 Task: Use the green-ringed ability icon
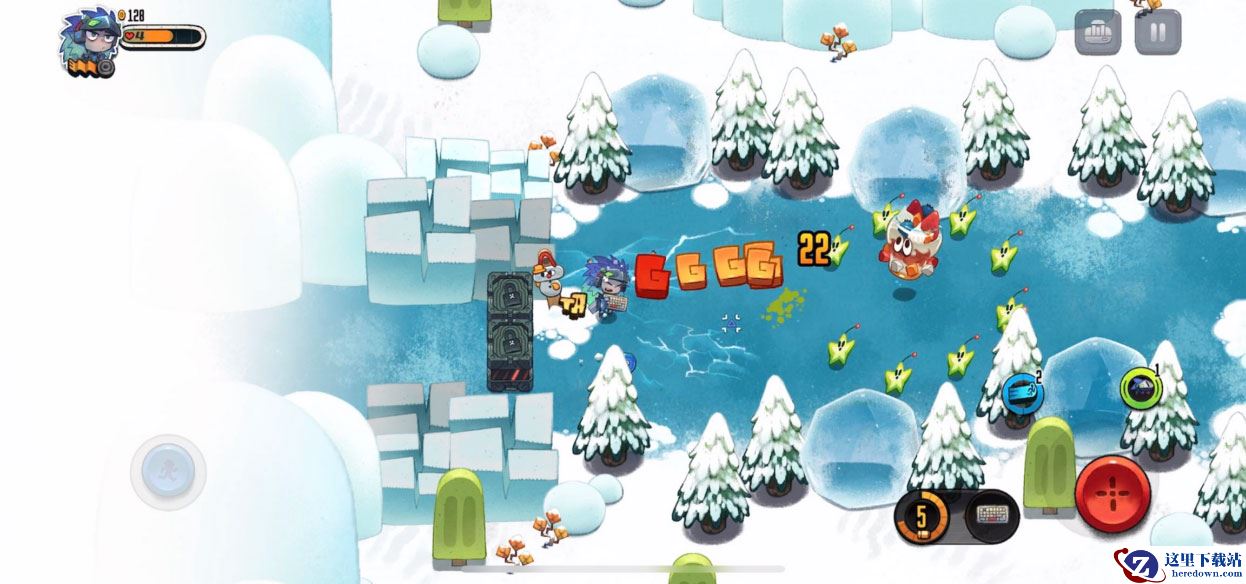[x=1137, y=387]
